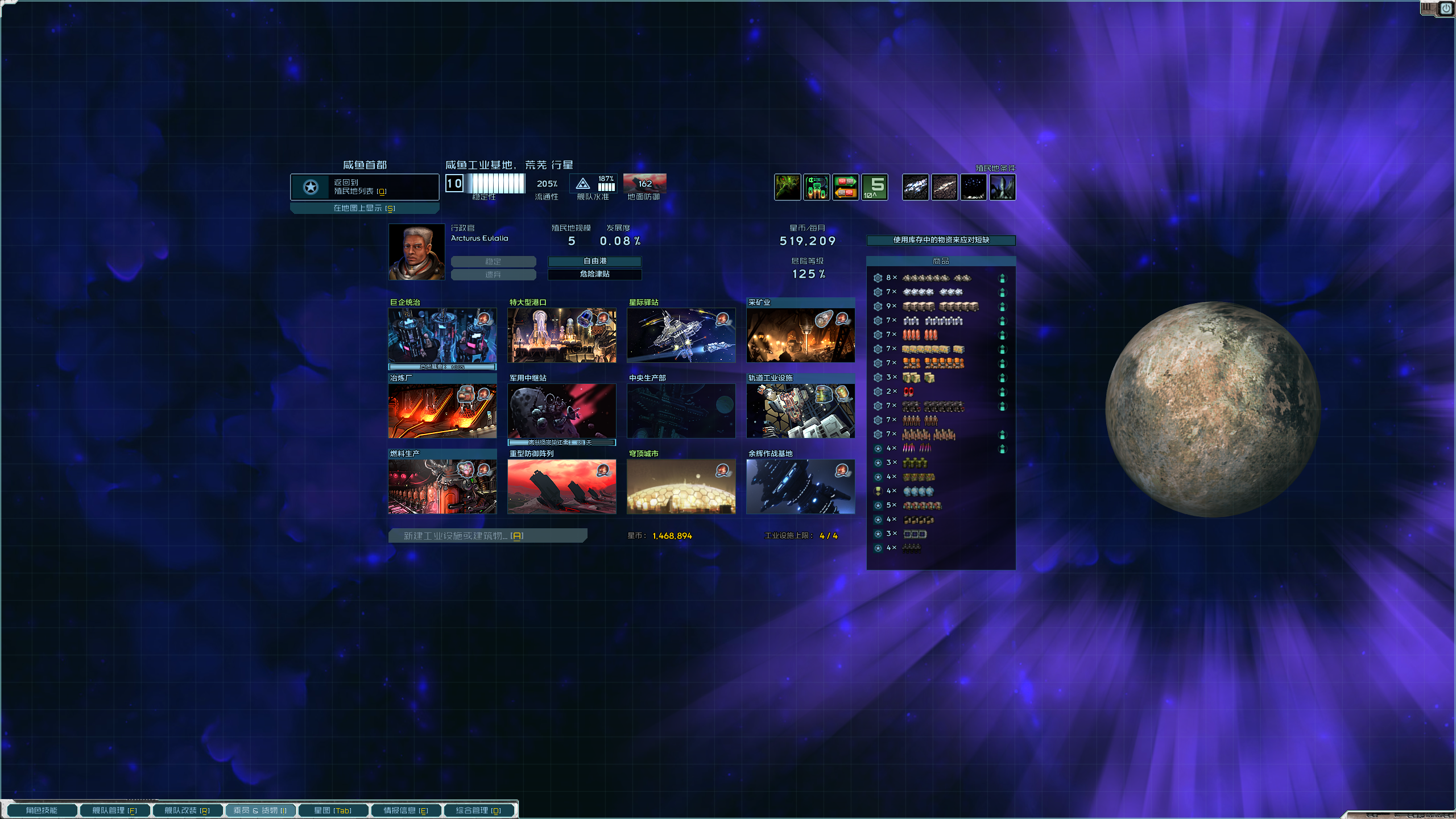
Task: Toggle the 自由港 free port option
Action: tap(594, 261)
